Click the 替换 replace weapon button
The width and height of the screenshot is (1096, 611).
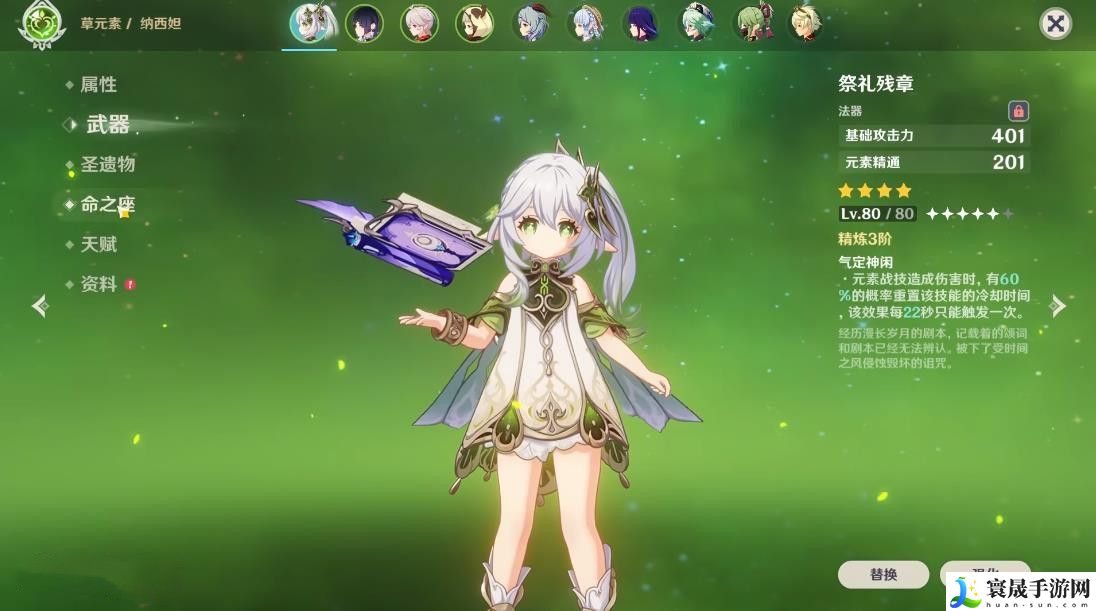point(883,575)
